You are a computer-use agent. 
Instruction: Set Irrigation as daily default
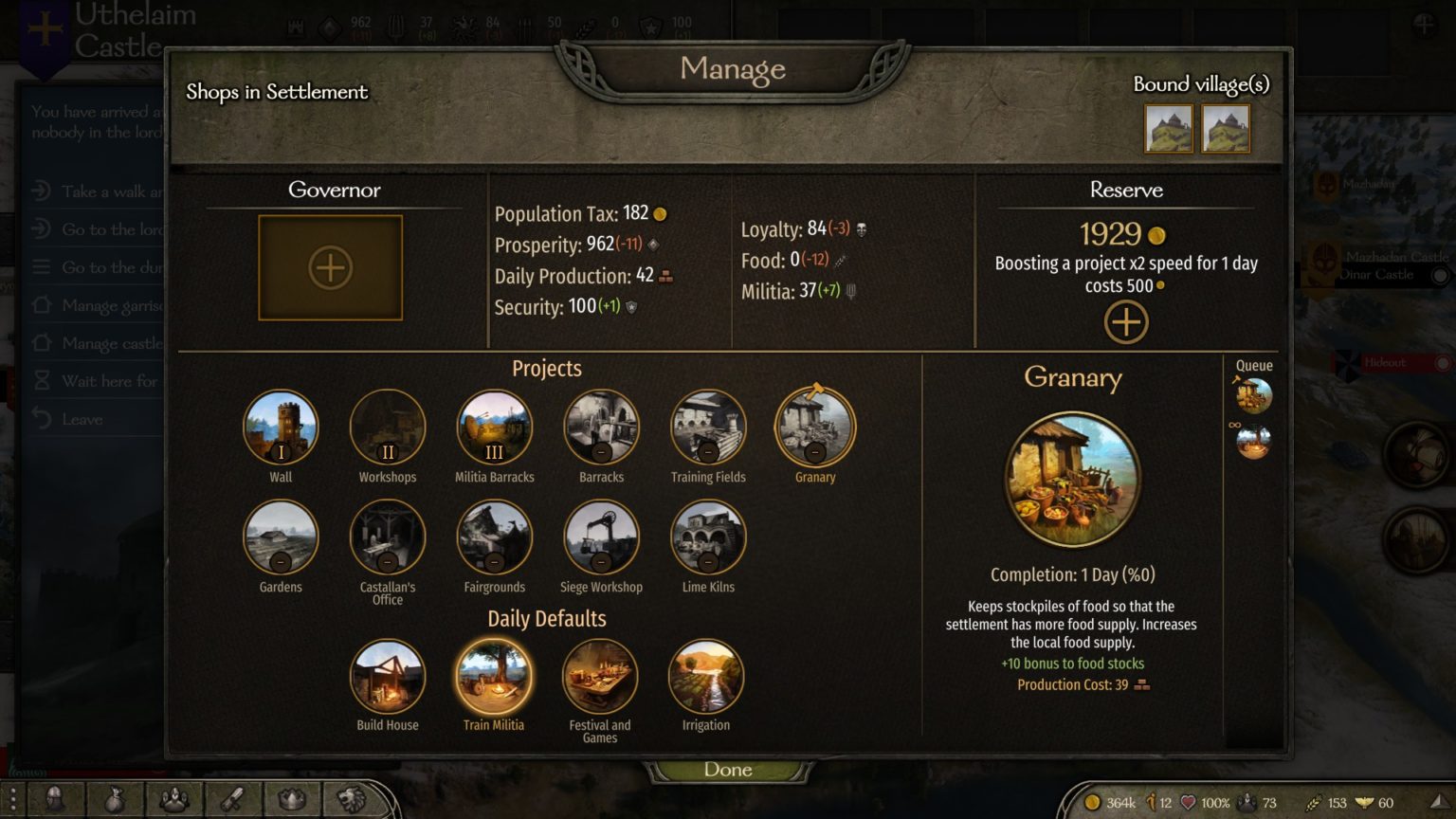tap(706, 676)
